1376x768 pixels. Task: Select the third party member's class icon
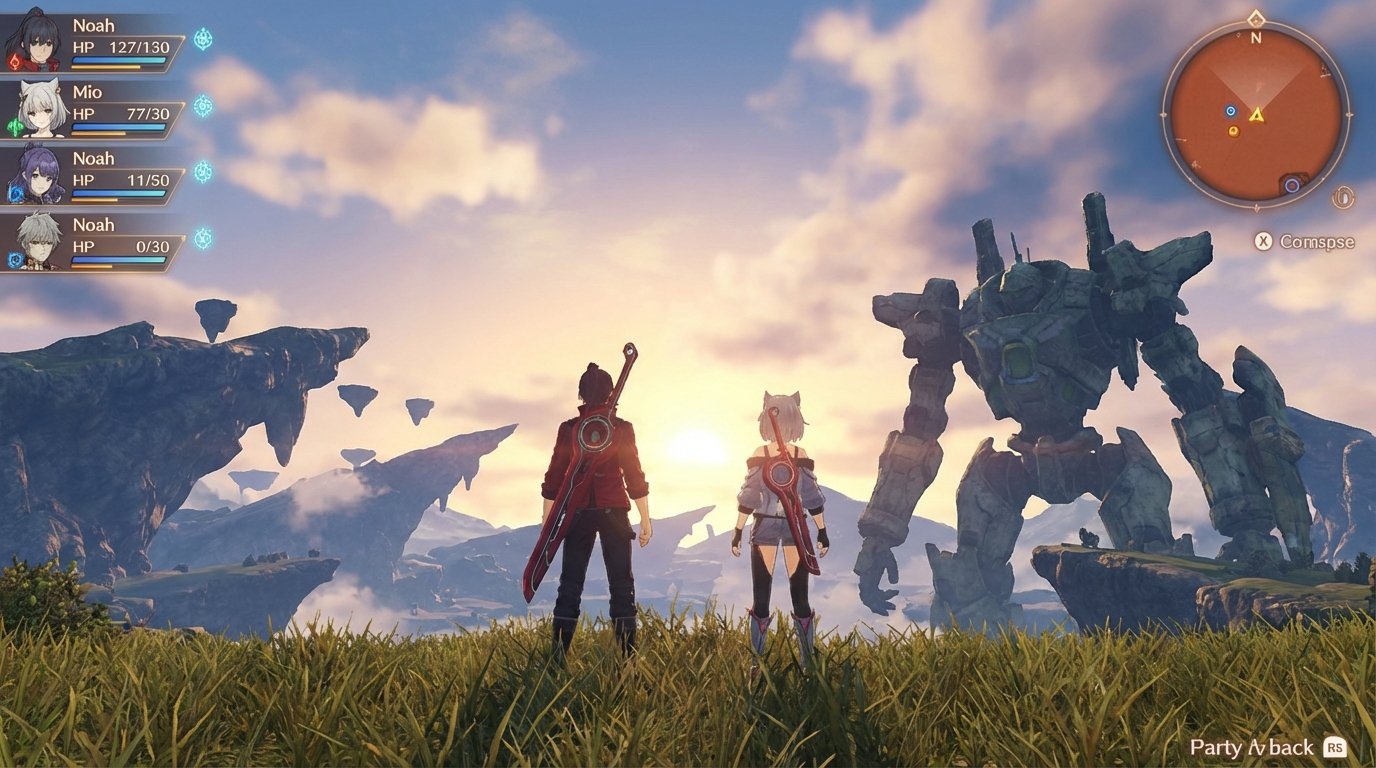pyautogui.click(x=201, y=170)
